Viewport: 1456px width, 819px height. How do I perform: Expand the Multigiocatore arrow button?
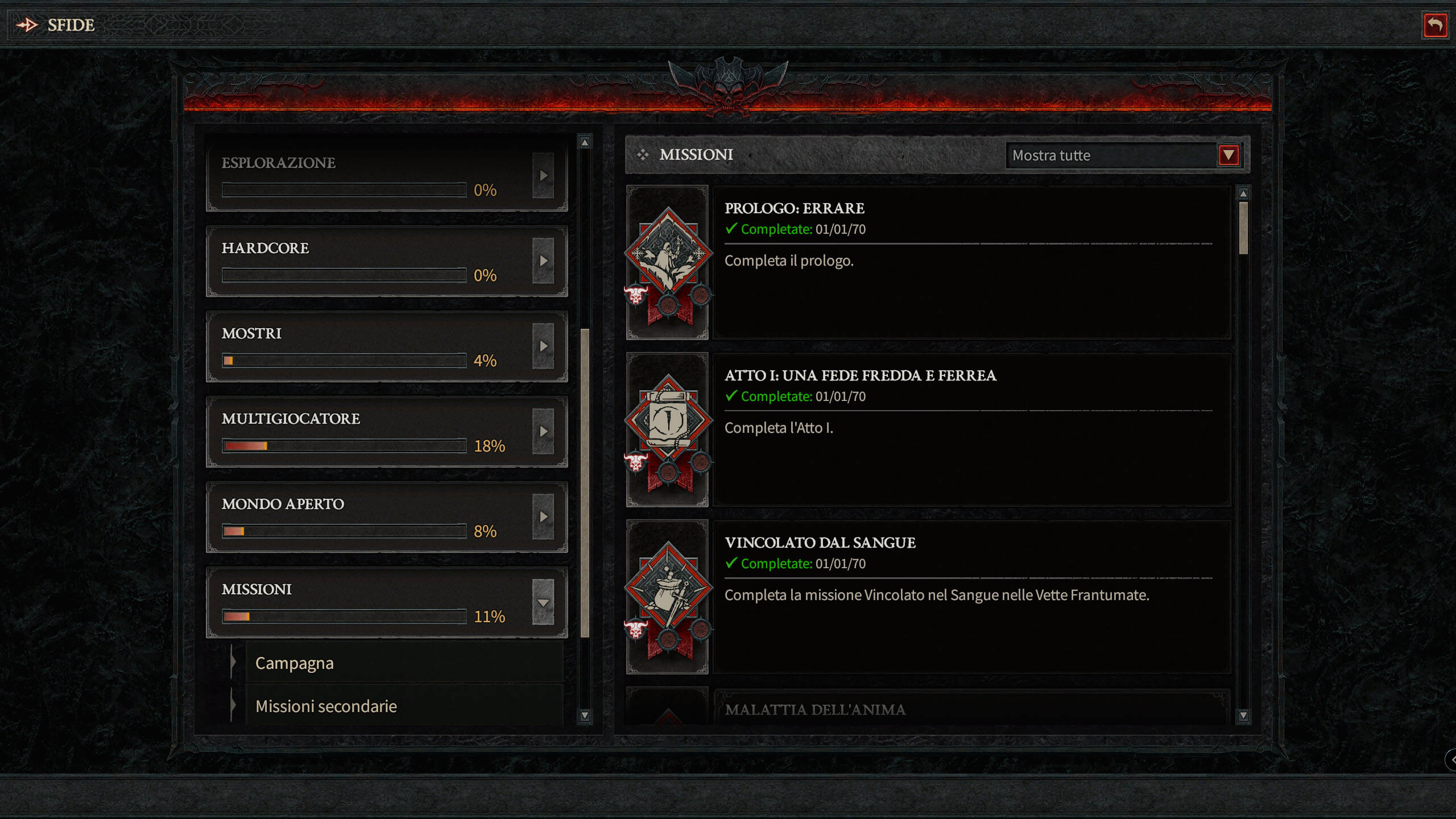(543, 431)
